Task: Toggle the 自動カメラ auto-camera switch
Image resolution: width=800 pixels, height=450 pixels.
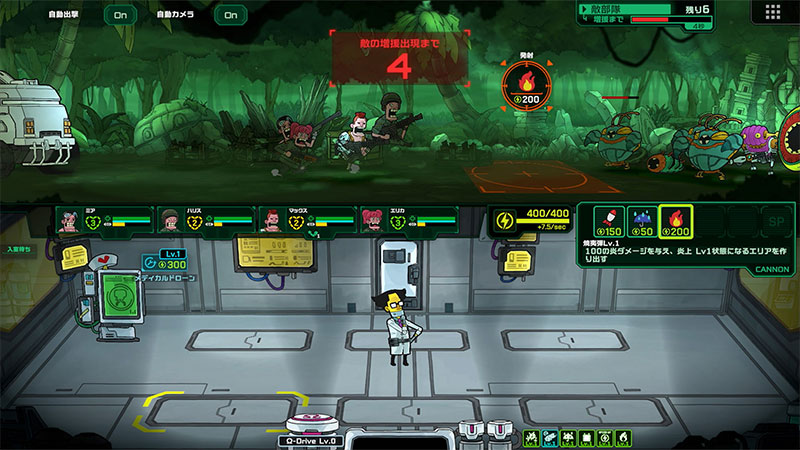Action: pos(230,15)
